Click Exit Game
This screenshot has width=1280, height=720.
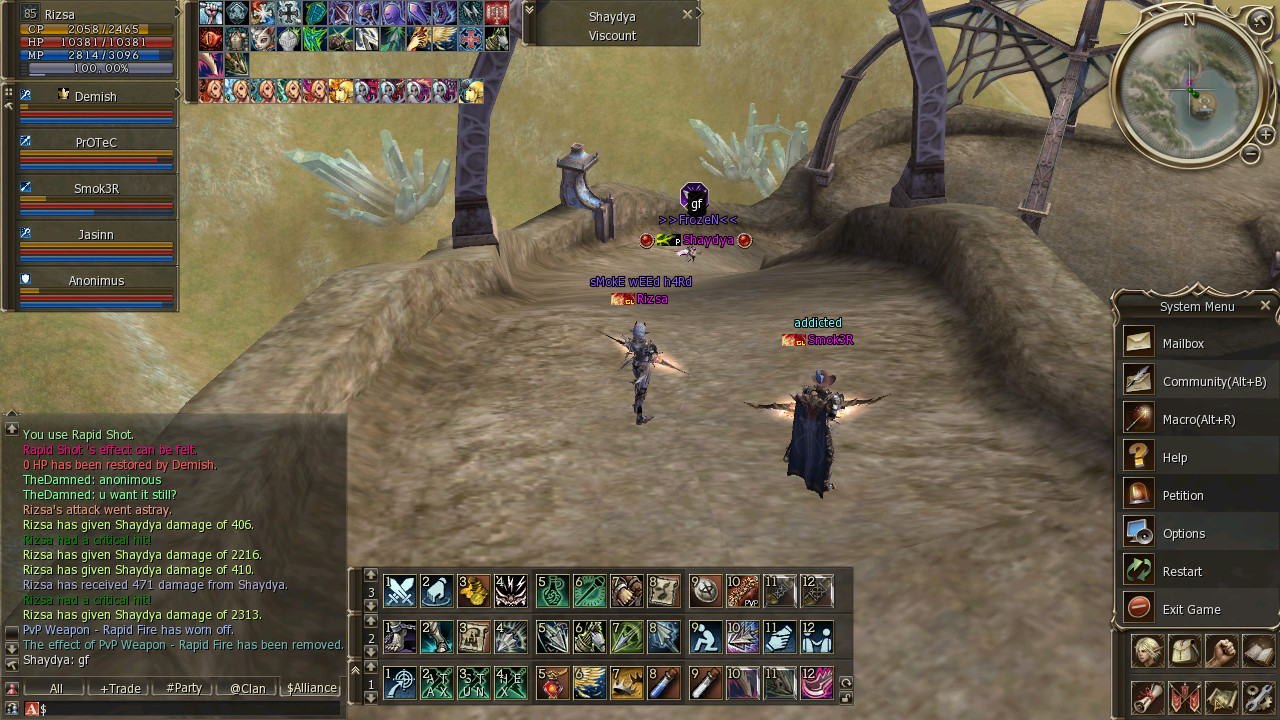coord(1191,609)
